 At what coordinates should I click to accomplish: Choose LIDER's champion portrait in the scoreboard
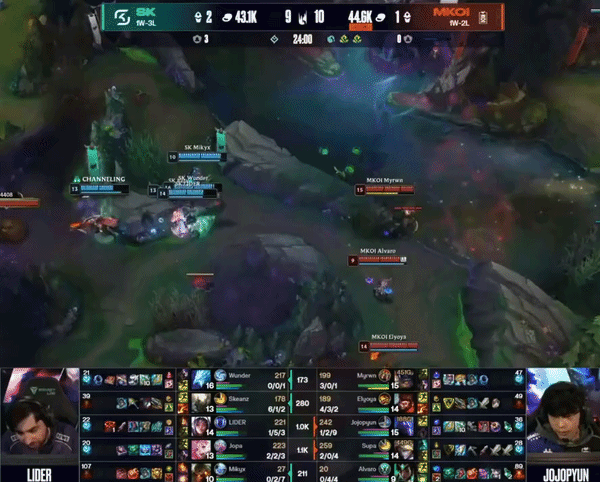(200, 424)
